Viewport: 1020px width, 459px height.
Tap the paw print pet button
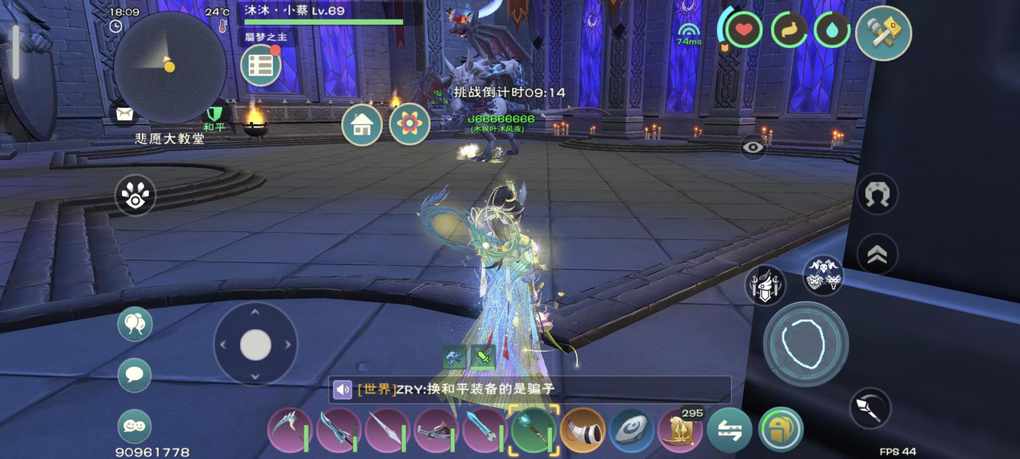135,196
